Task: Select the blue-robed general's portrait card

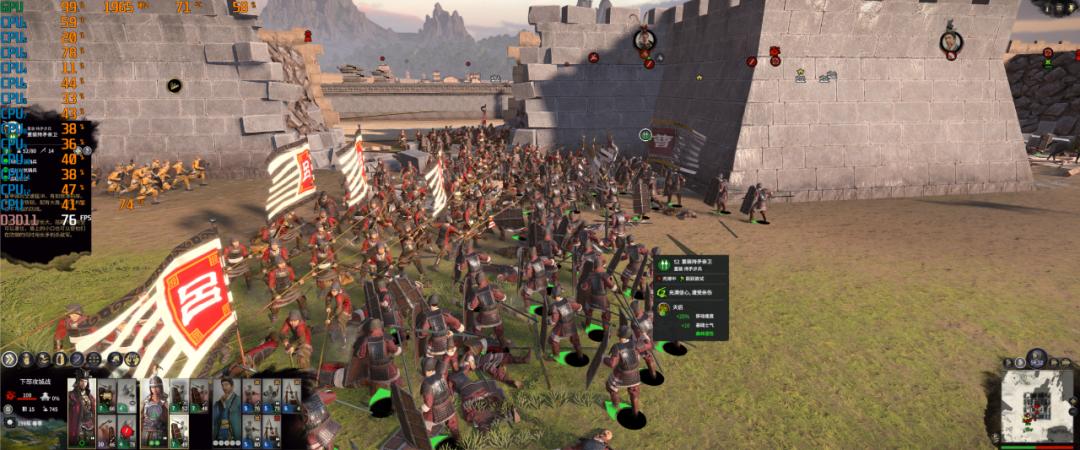Action: [226, 412]
